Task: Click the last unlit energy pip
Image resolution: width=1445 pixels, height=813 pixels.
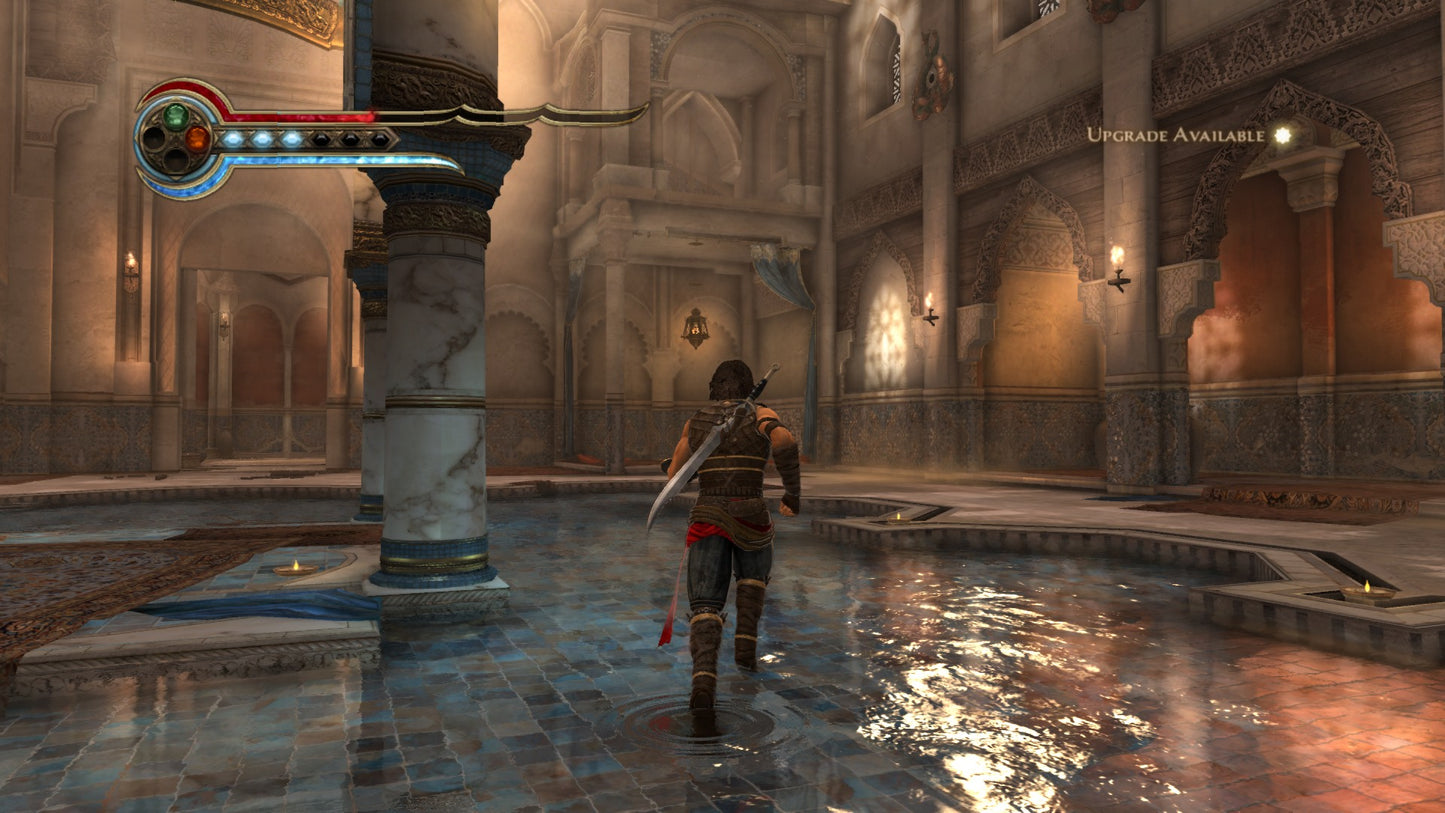Action: pos(379,138)
